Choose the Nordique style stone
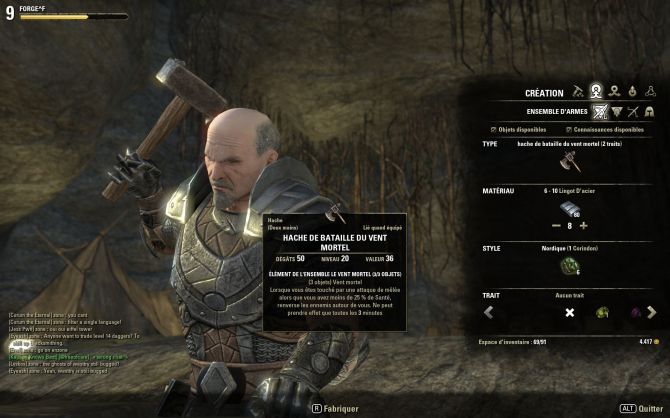This screenshot has width=670, height=418. [x=570, y=266]
